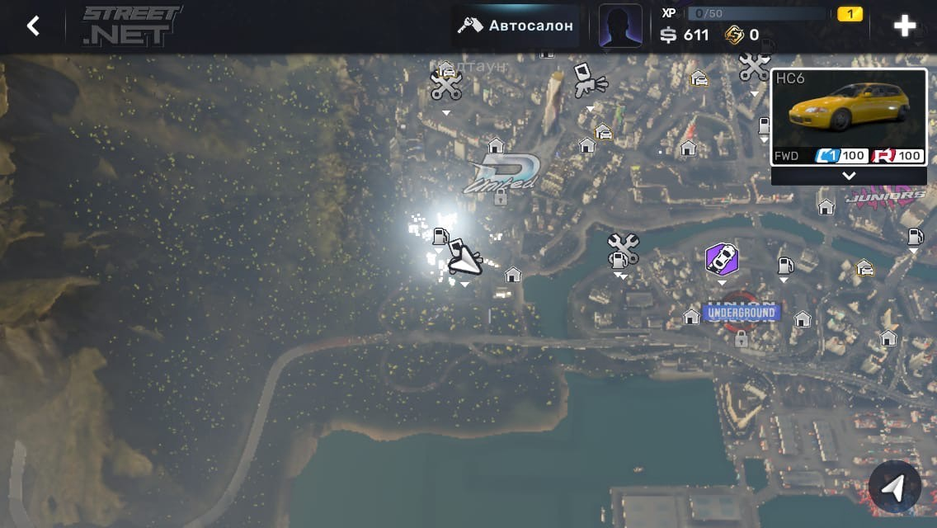Select the yellow HC6 car card
Screen dimensions: 937x528
pos(848,116)
